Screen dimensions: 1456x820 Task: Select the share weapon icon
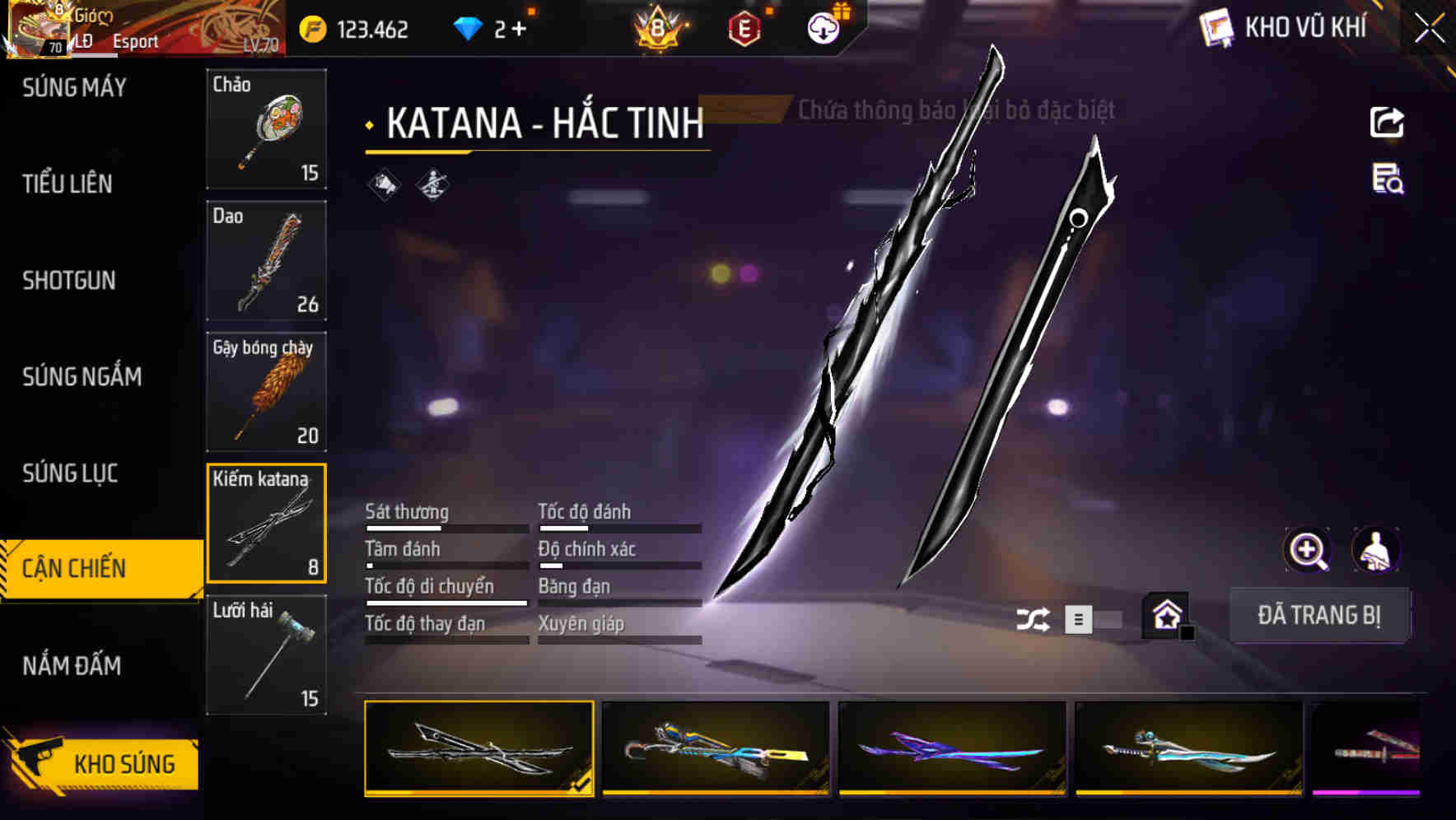(1388, 122)
